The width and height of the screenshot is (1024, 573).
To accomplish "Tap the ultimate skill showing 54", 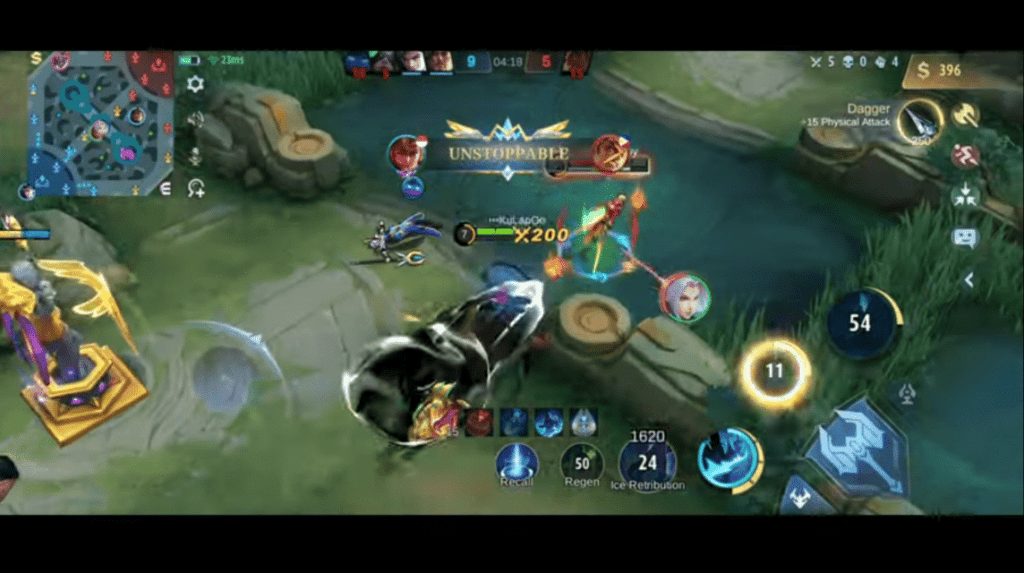I will (861, 322).
